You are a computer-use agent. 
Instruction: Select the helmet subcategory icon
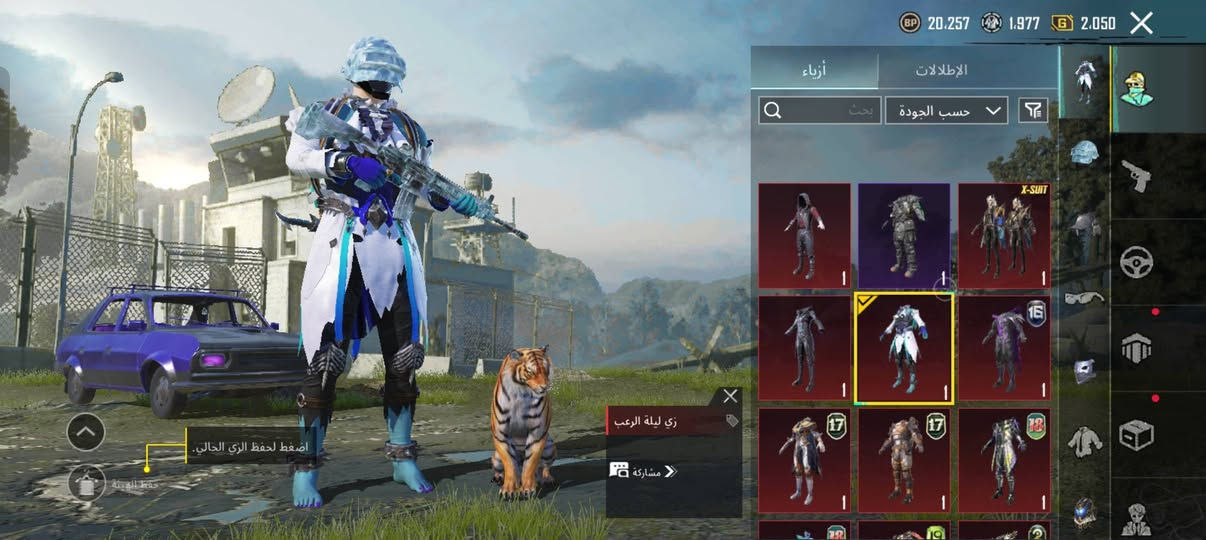[1084, 152]
